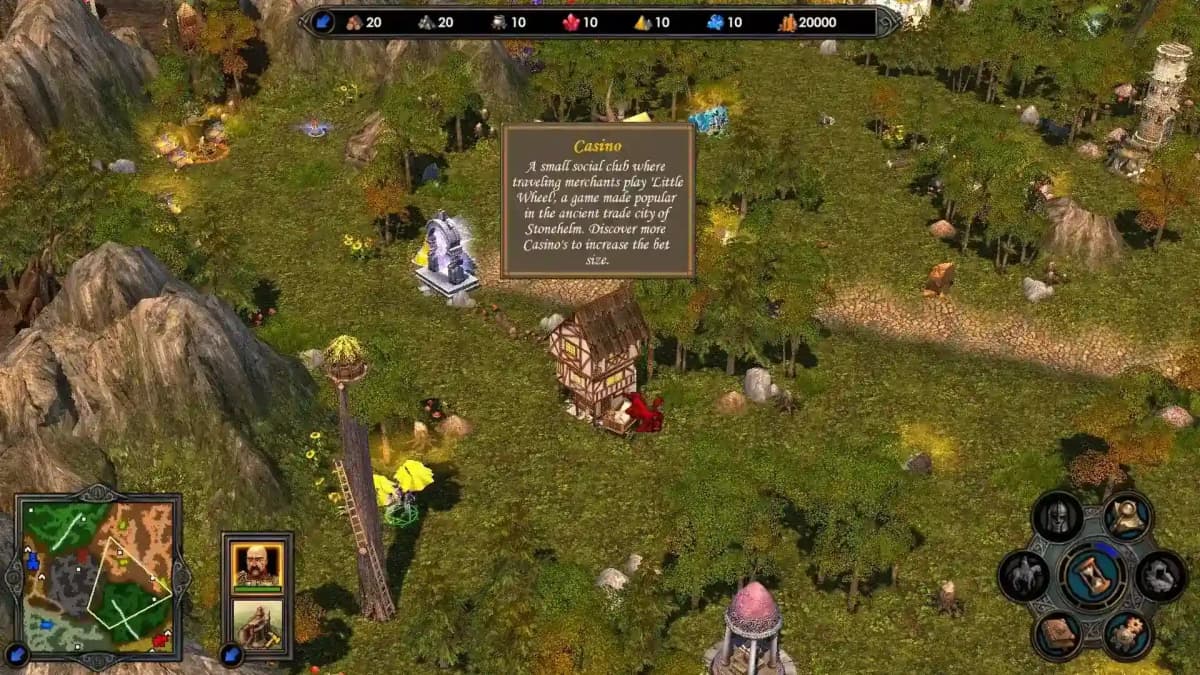1200x675 pixels.
Task: Click the knight helmet button
Action: [1057, 517]
